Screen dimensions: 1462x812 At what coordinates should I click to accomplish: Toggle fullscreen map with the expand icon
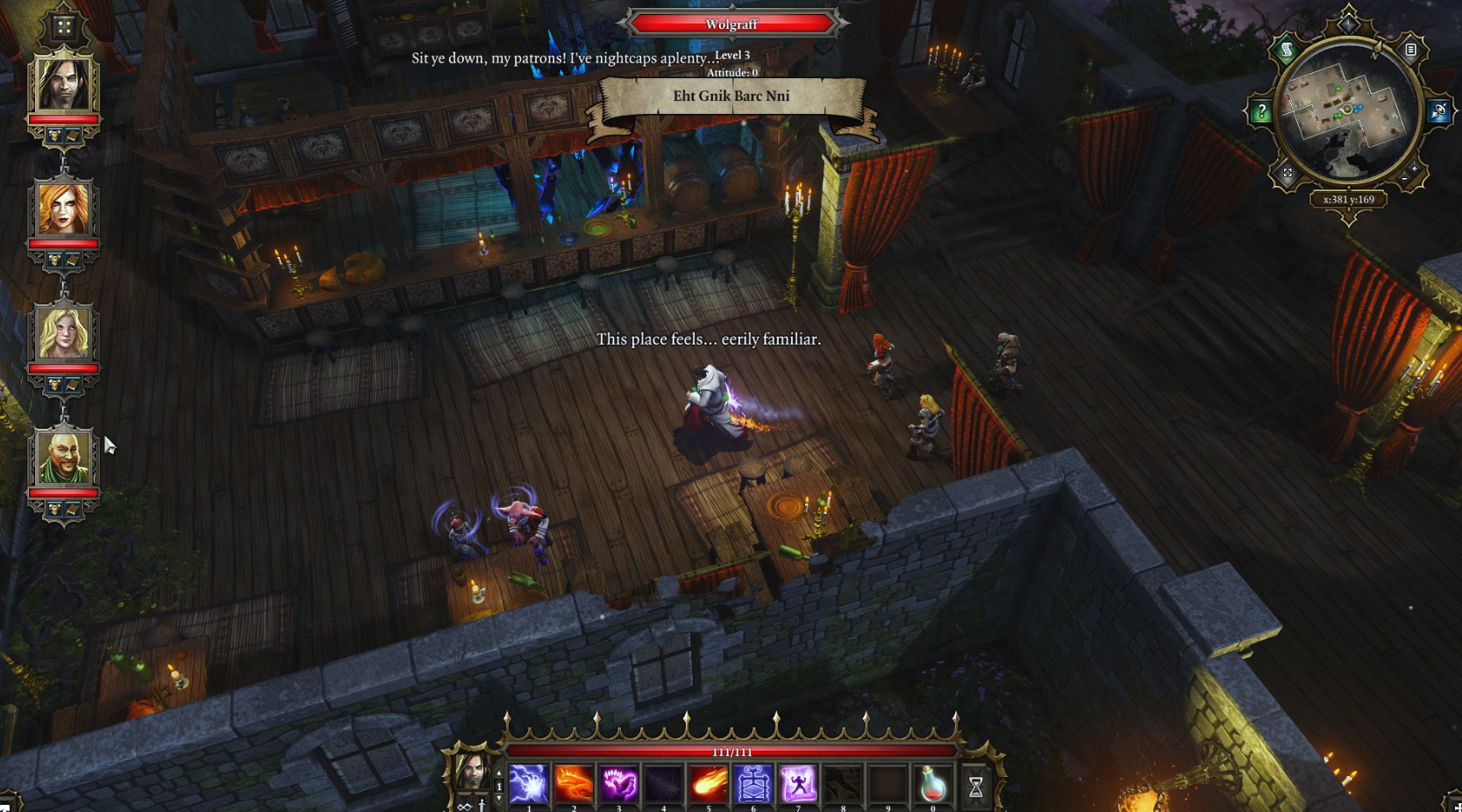[x=1287, y=173]
